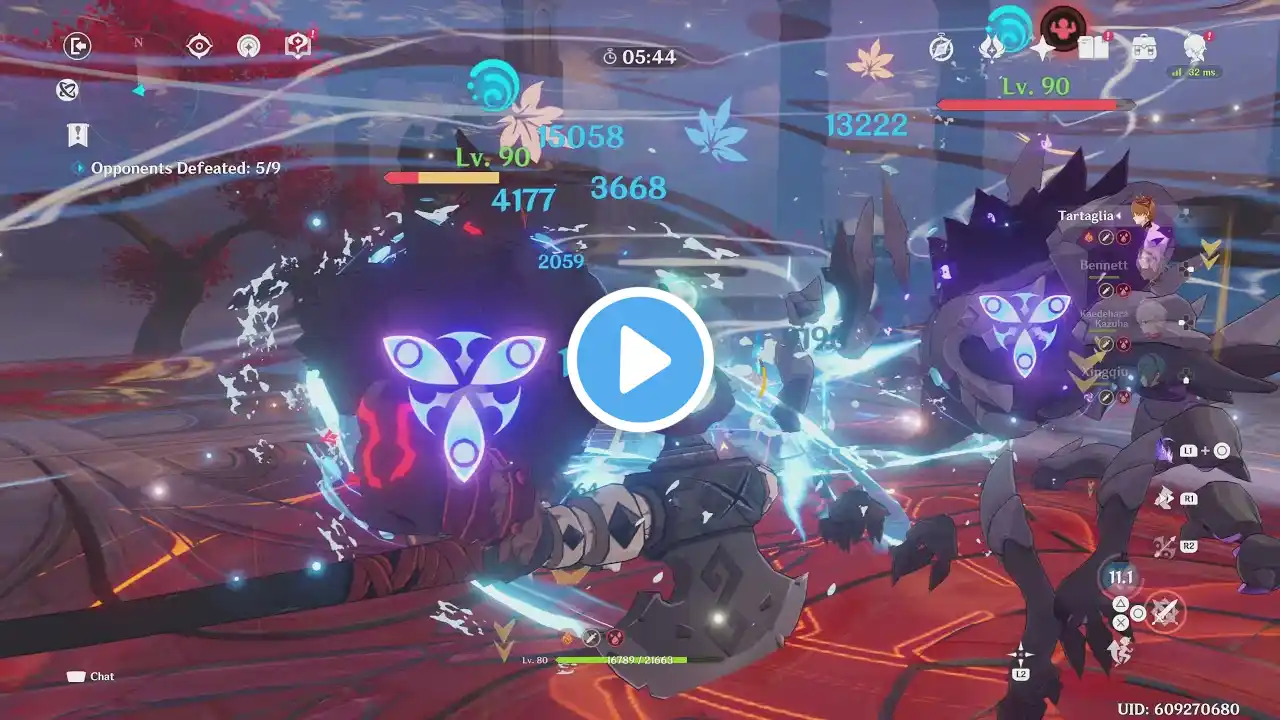
Task: Trigger the crossed-blades normal attack button
Action: point(1165,611)
